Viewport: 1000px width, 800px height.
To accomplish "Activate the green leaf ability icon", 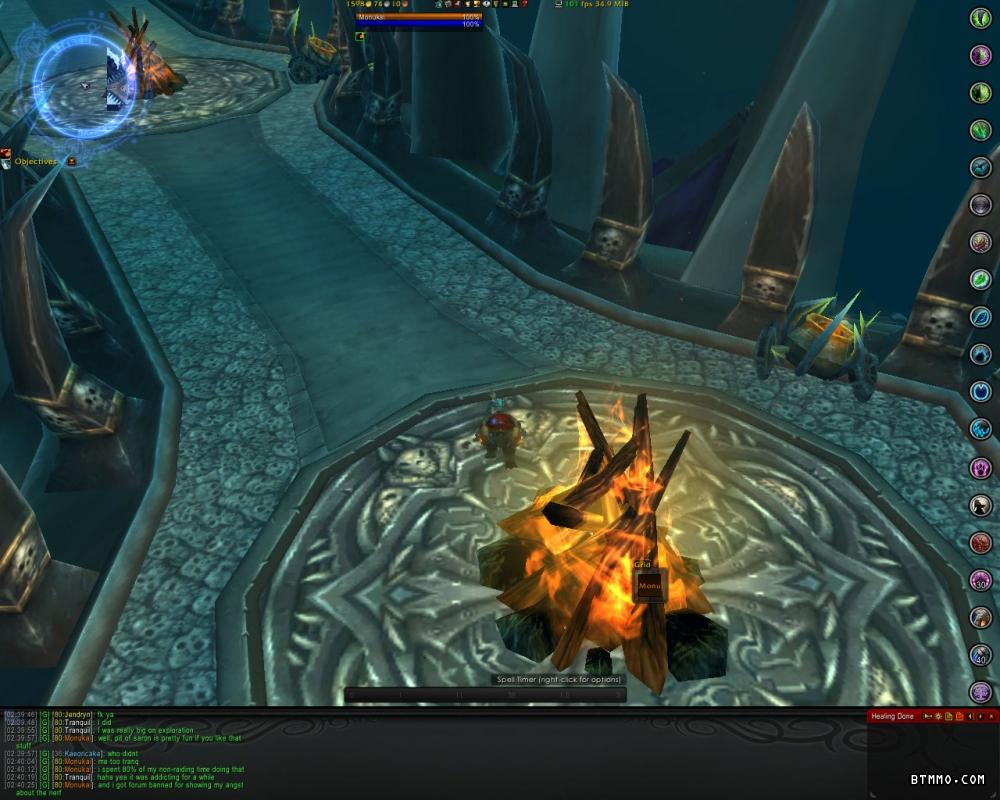I will [981, 281].
